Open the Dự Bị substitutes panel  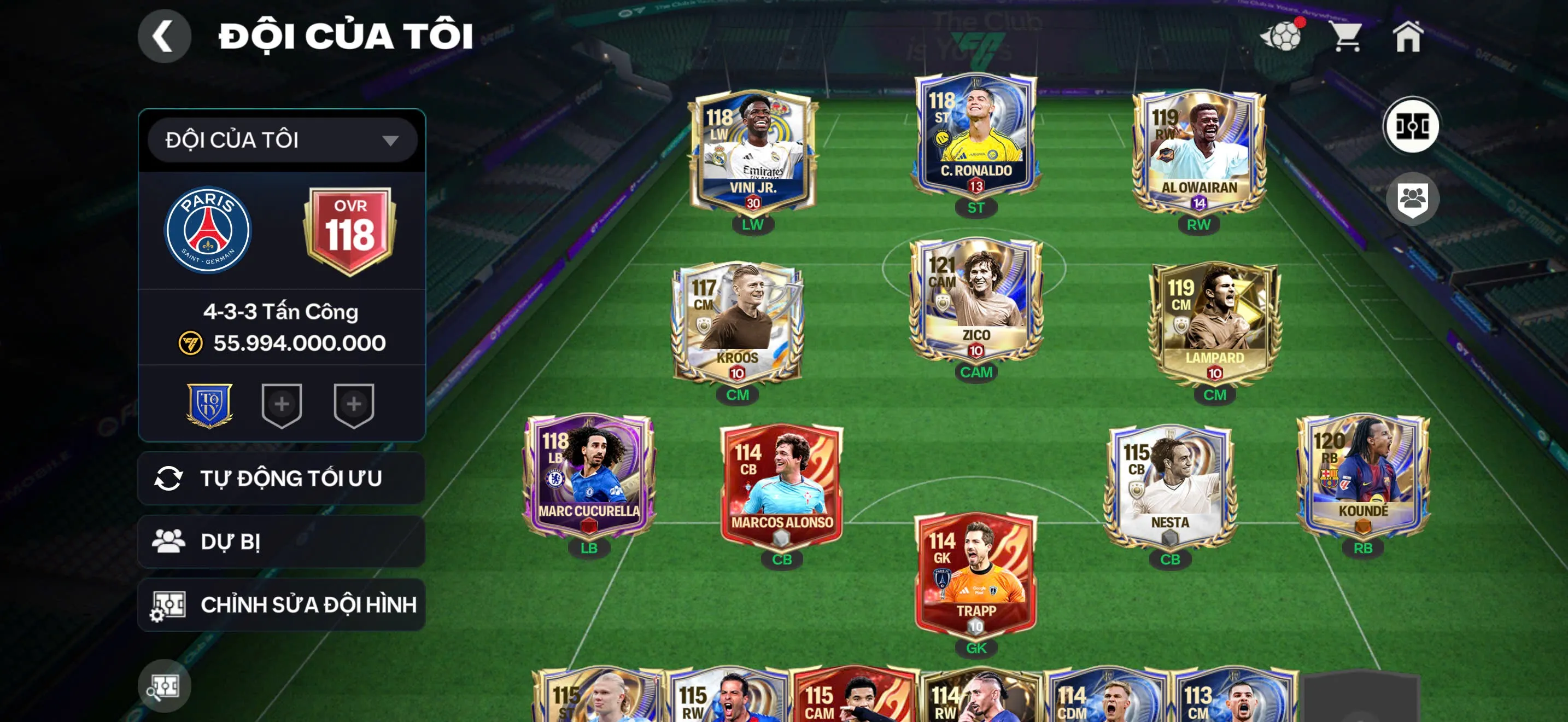pos(280,542)
